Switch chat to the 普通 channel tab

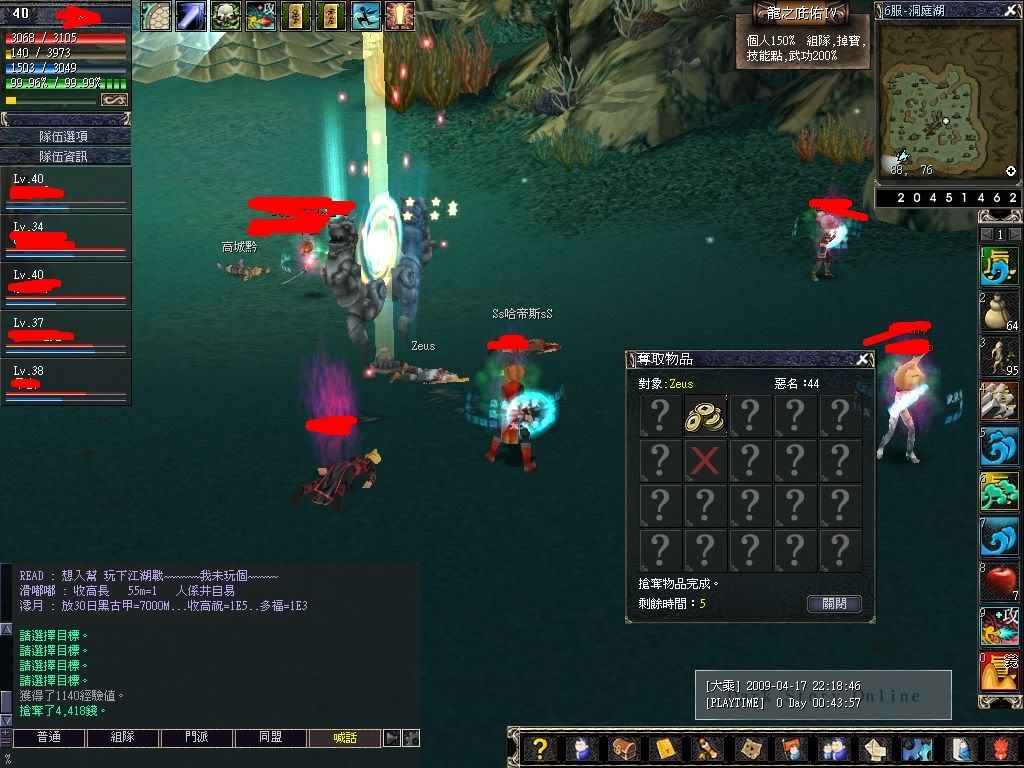(x=48, y=738)
